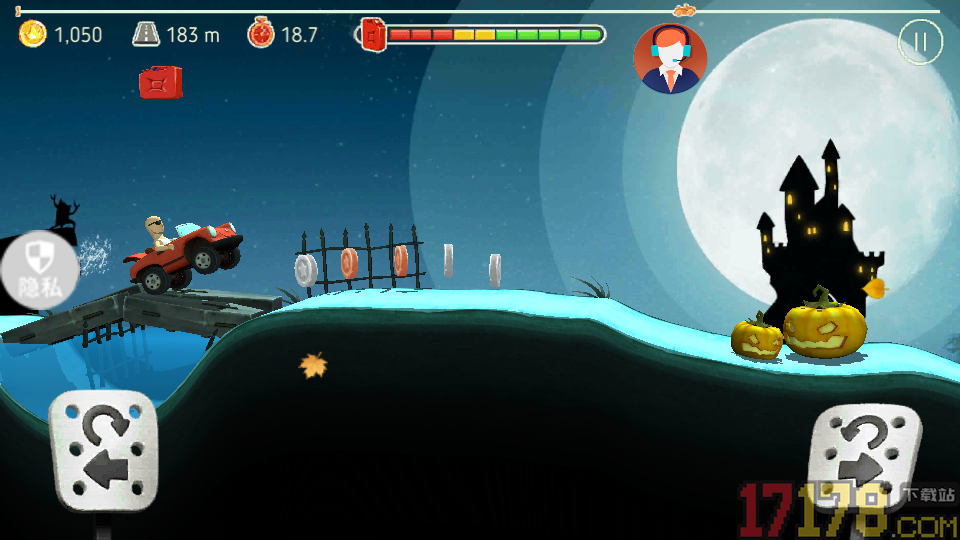Tap the brake pedal with left arrow
Image resolution: width=960 pixels, height=540 pixels.
pyautogui.click(x=104, y=450)
